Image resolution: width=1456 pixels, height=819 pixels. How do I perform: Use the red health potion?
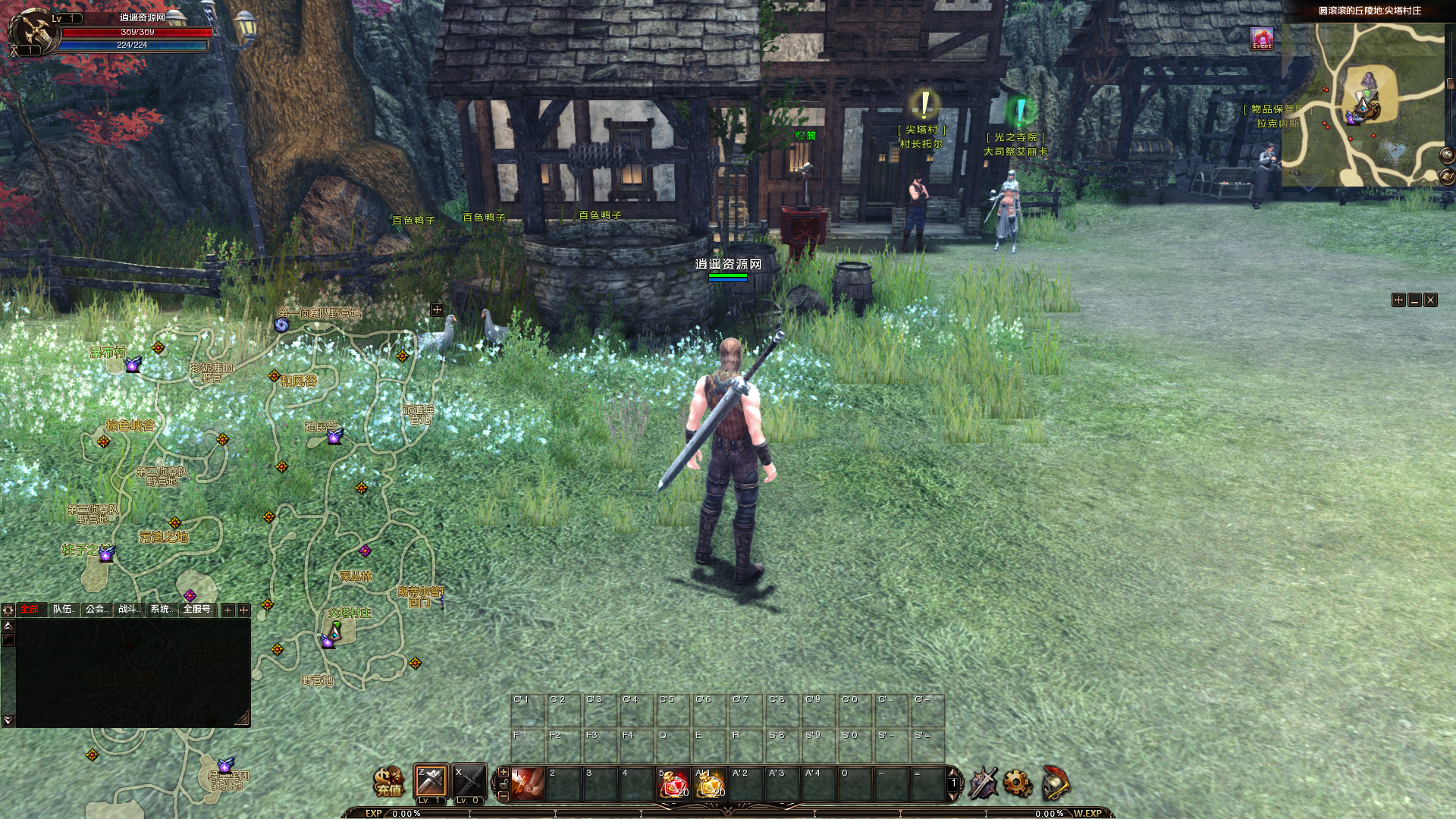[x=673, y=784]
